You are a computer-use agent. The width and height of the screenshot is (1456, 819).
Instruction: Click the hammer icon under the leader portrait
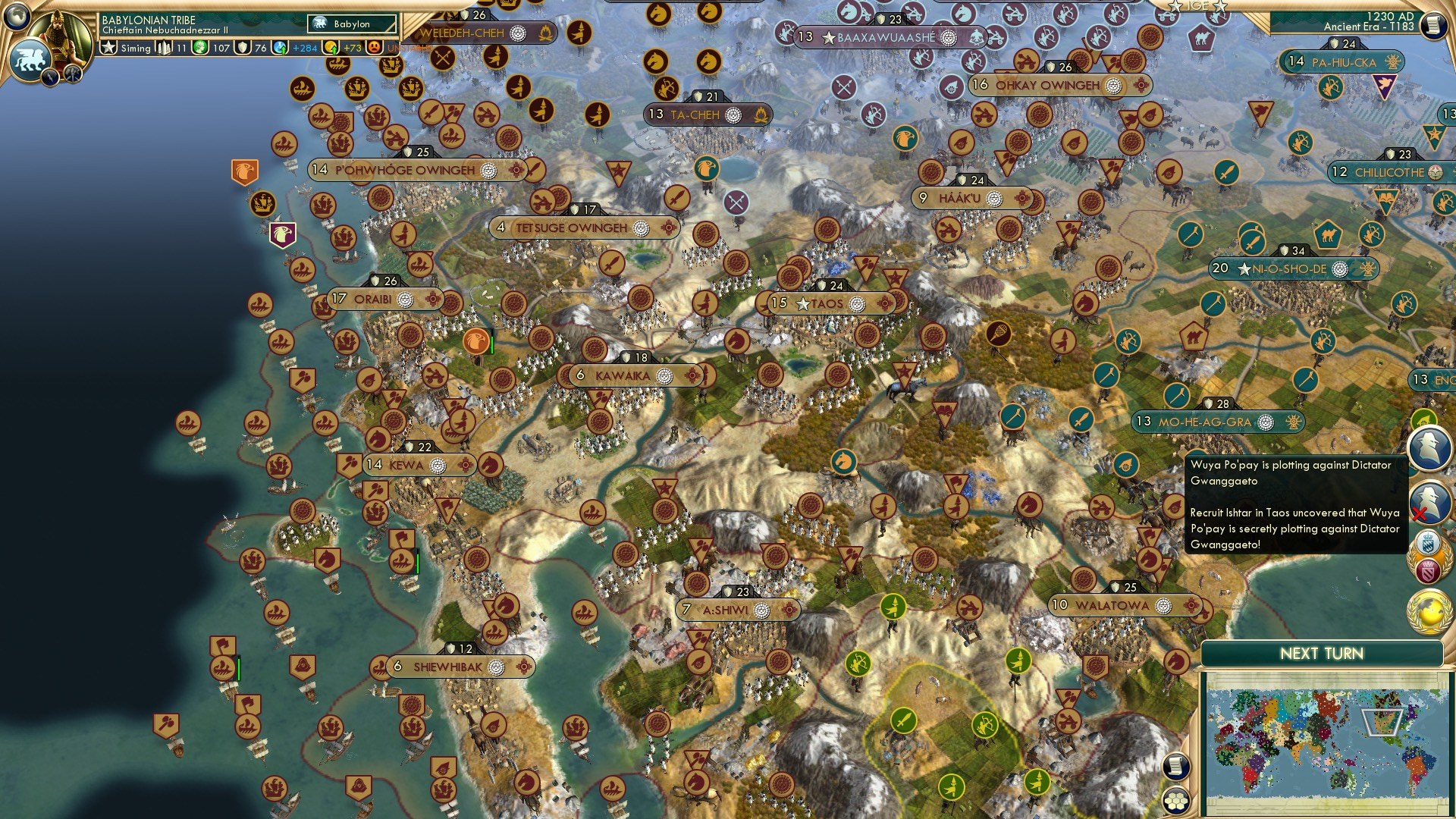click(71, 74)
